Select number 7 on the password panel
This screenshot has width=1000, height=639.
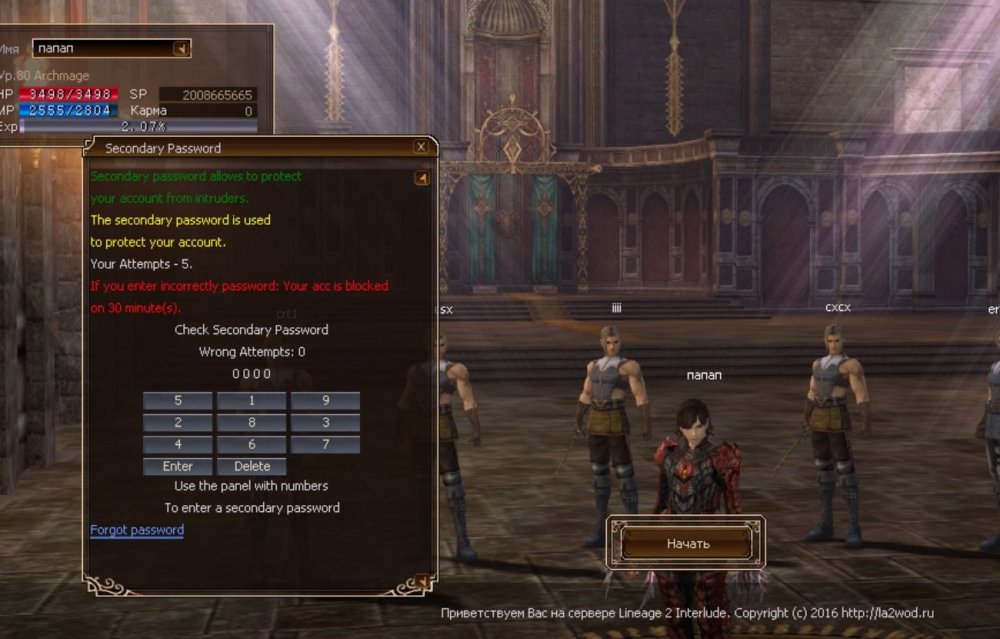[x=326, y=445]
